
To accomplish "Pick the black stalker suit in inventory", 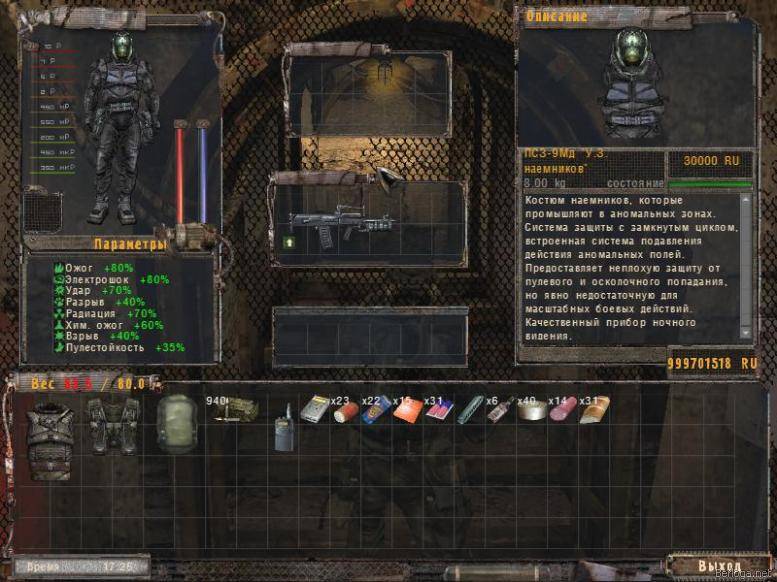I will tap(113, 425).
